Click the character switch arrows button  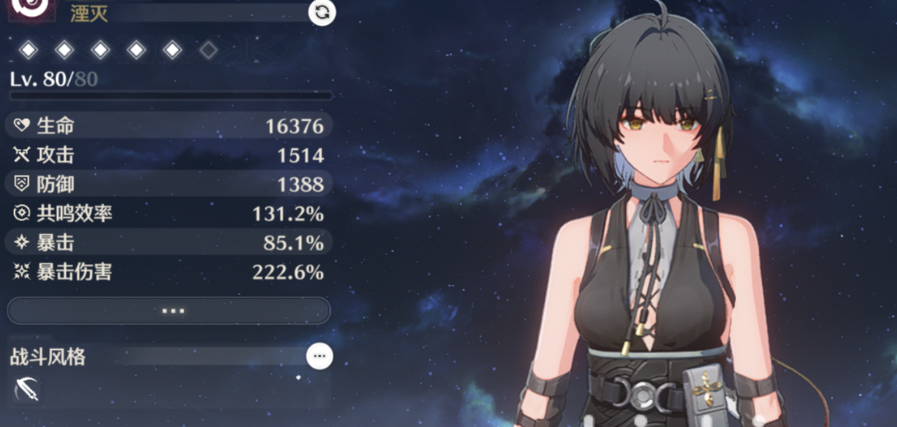322,12
